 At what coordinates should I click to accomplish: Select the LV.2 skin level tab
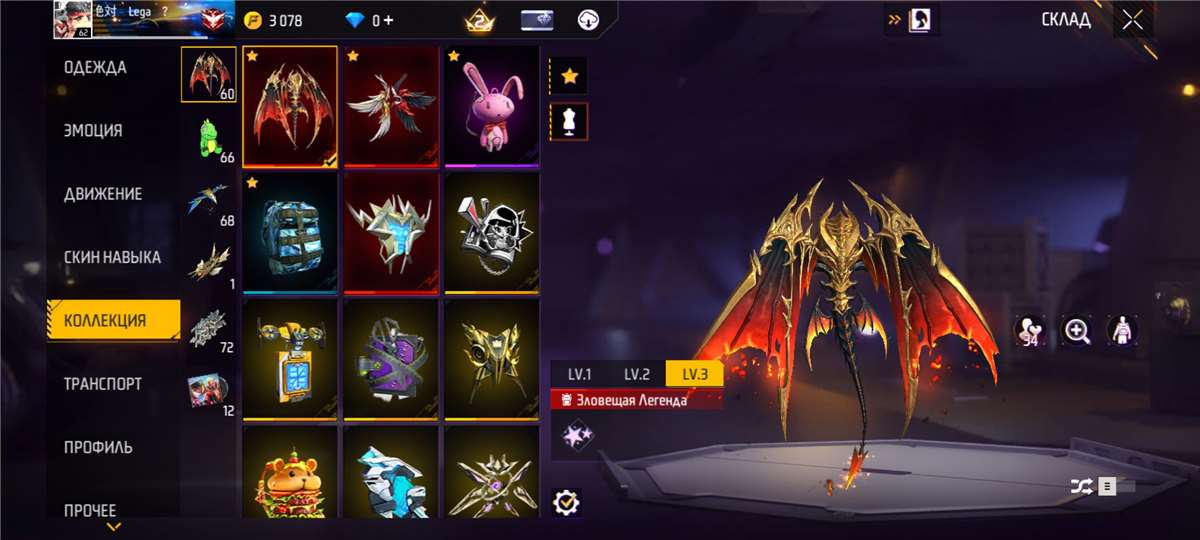[637, 375]
